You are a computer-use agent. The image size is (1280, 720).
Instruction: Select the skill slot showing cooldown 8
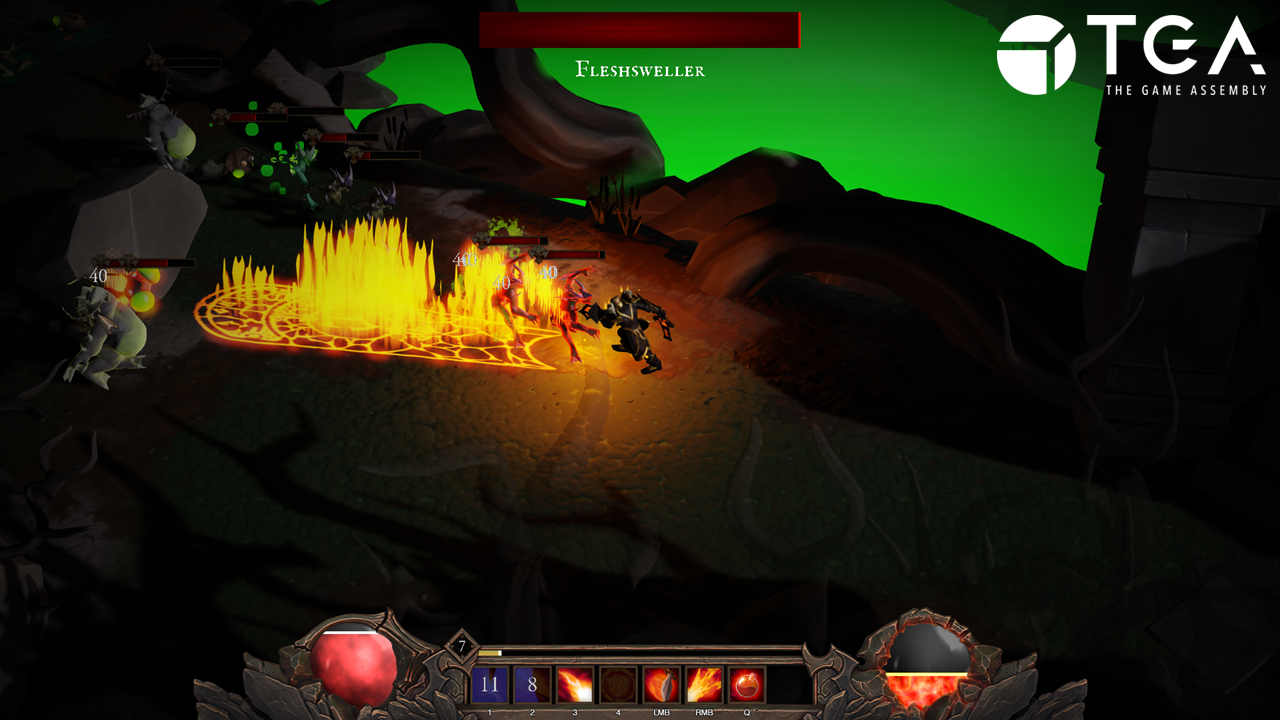tap(532, 685)
